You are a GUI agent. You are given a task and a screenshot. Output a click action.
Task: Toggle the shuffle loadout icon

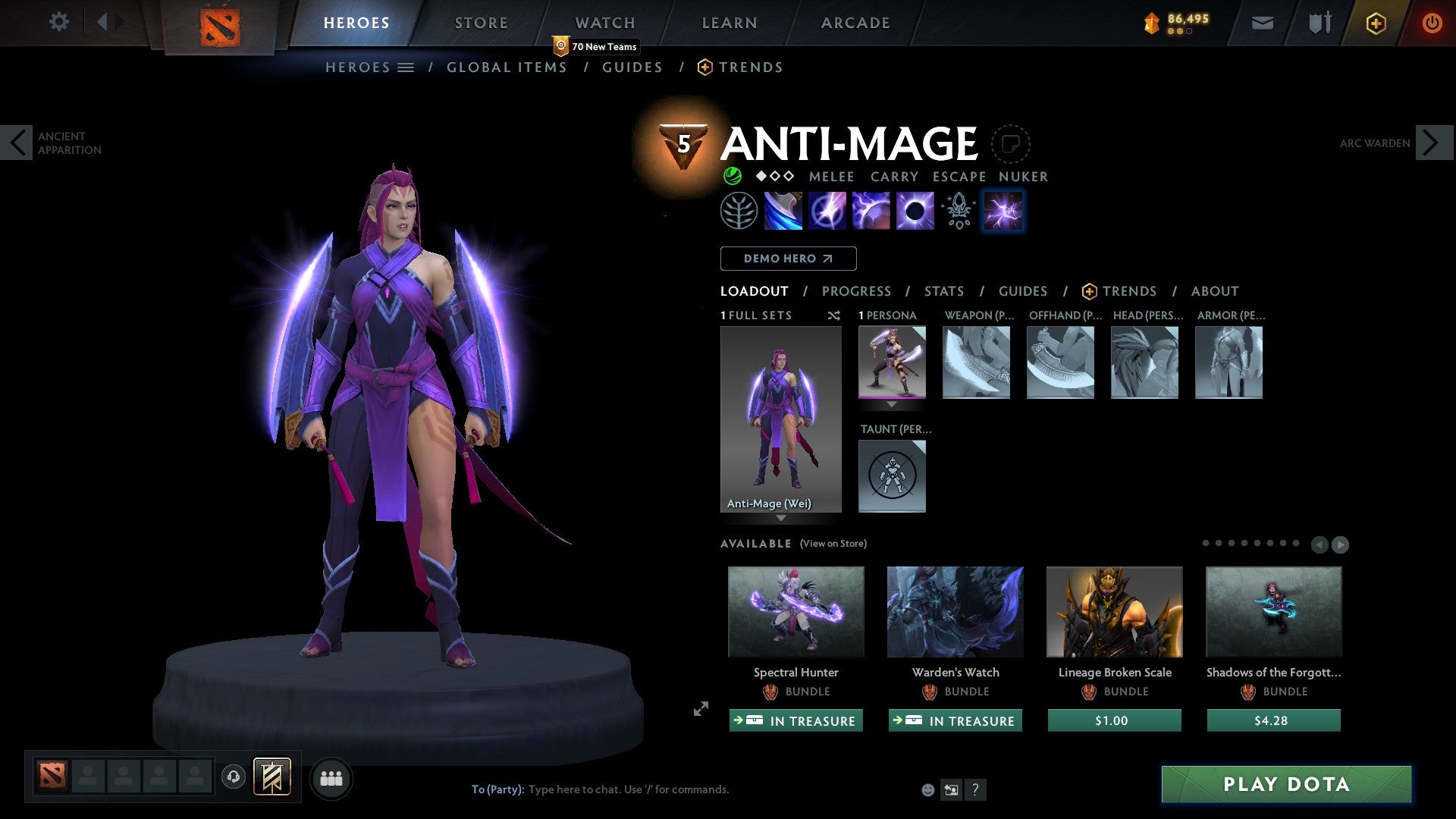(834, 315)
